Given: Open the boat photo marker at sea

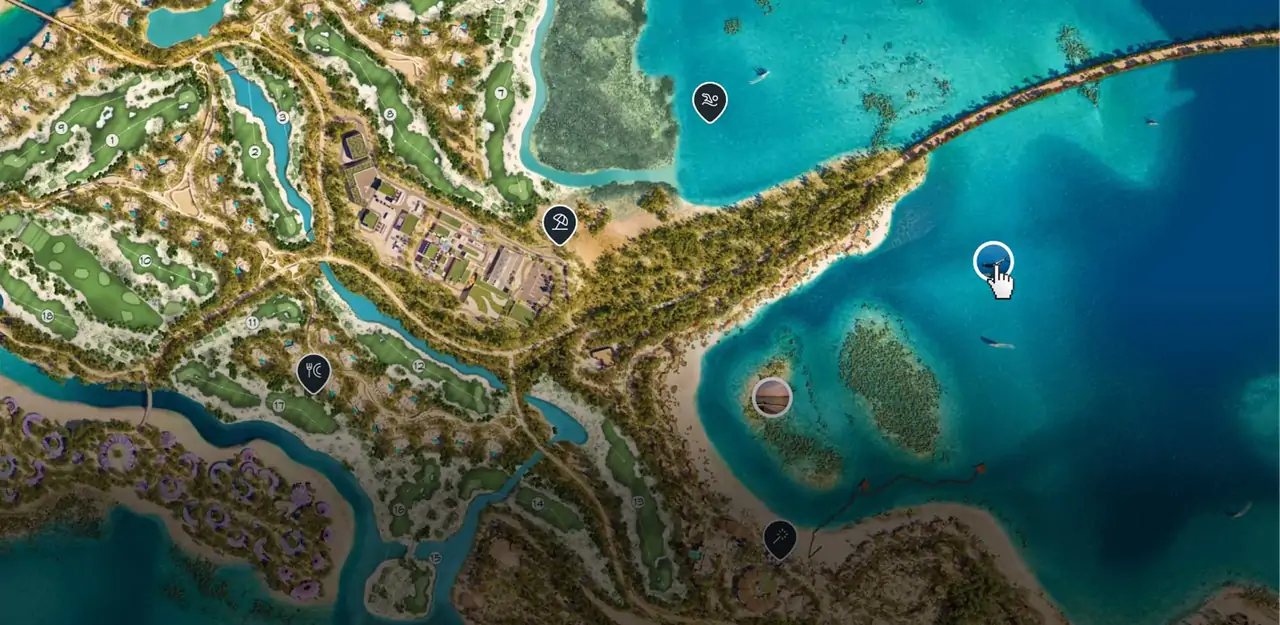Looking at the screenshot, I should tap(993, 262).
